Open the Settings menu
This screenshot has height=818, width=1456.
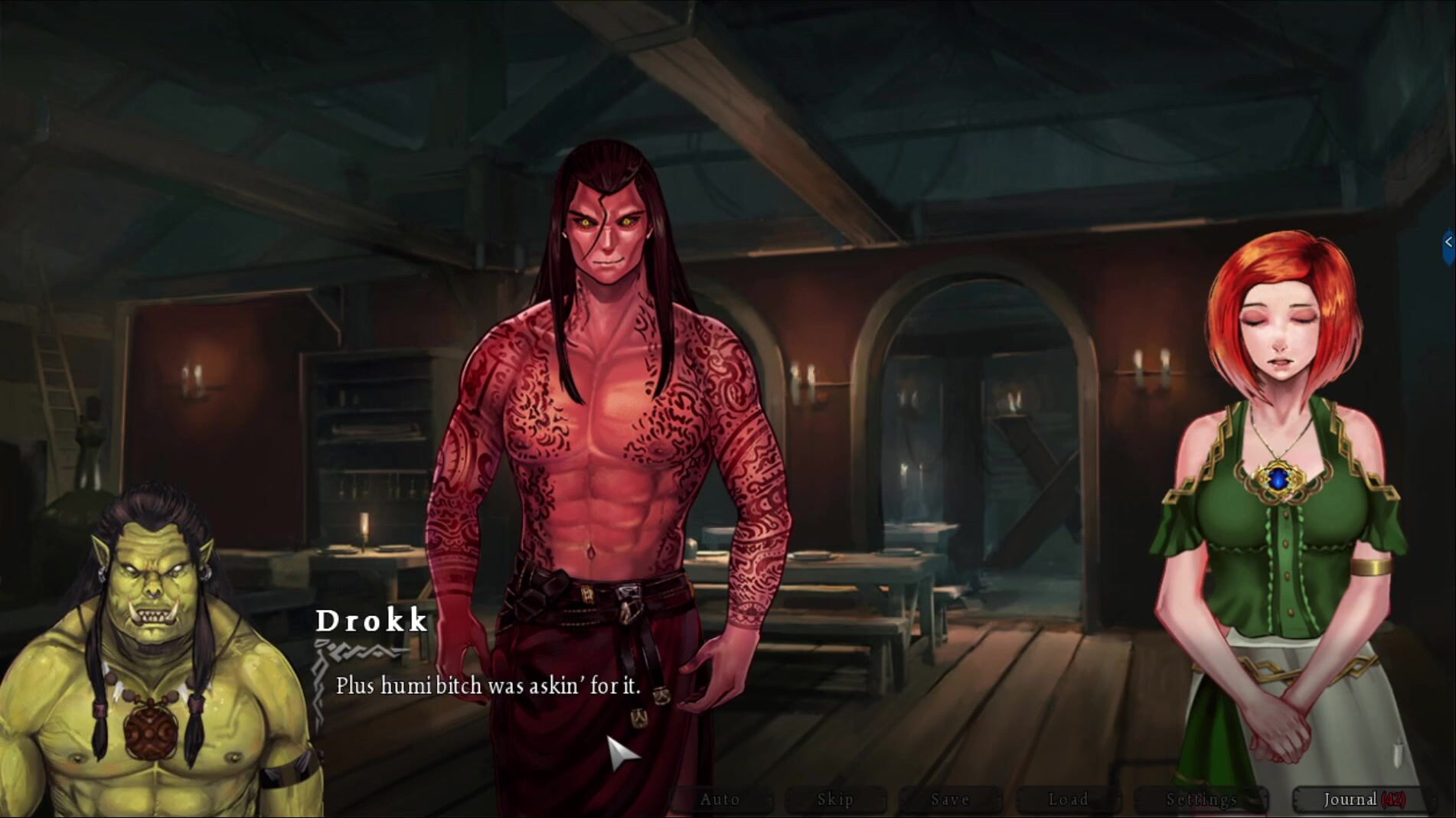(x=1201, y=800)
